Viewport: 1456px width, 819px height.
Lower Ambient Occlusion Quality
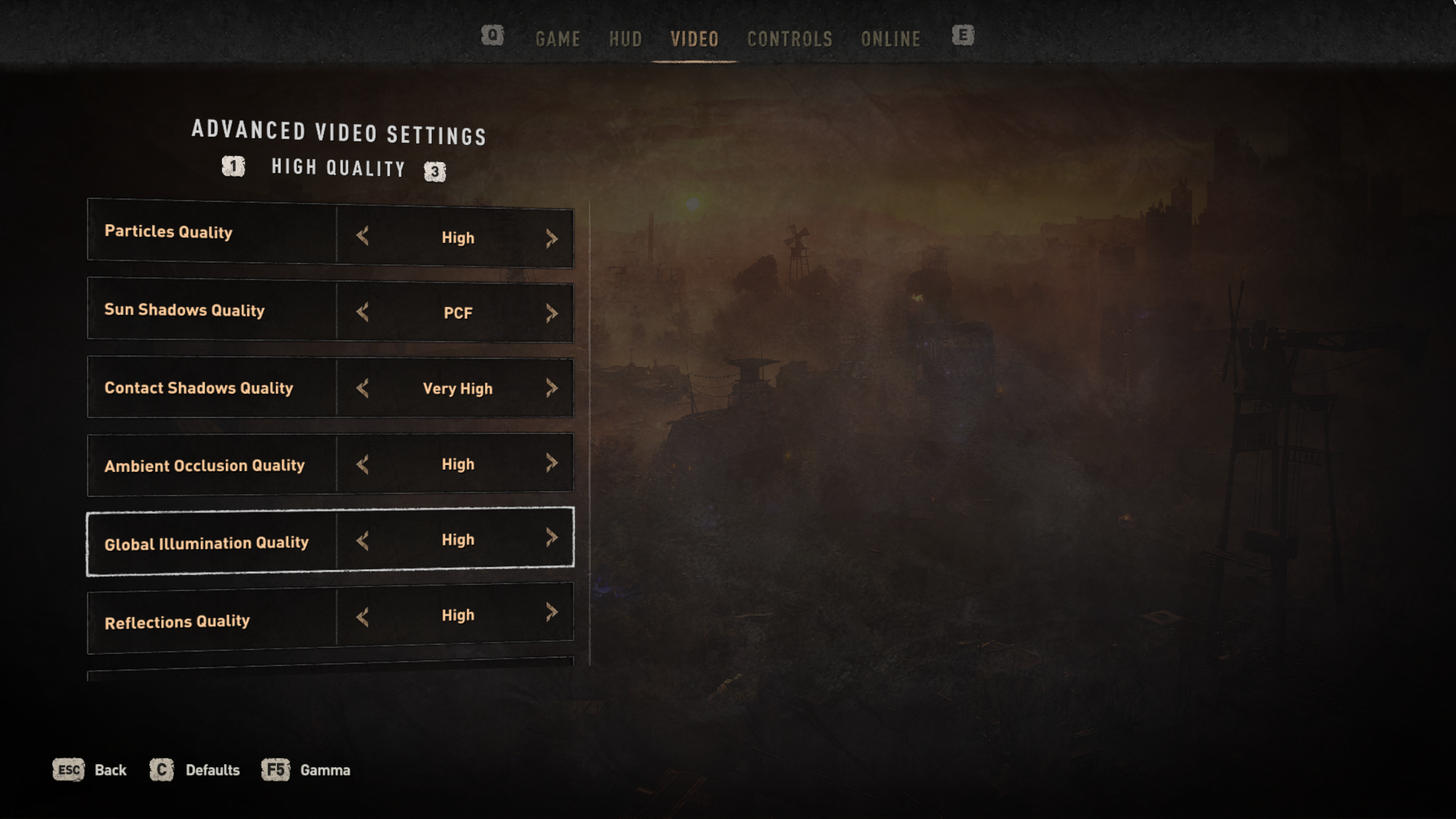point(363,464)
